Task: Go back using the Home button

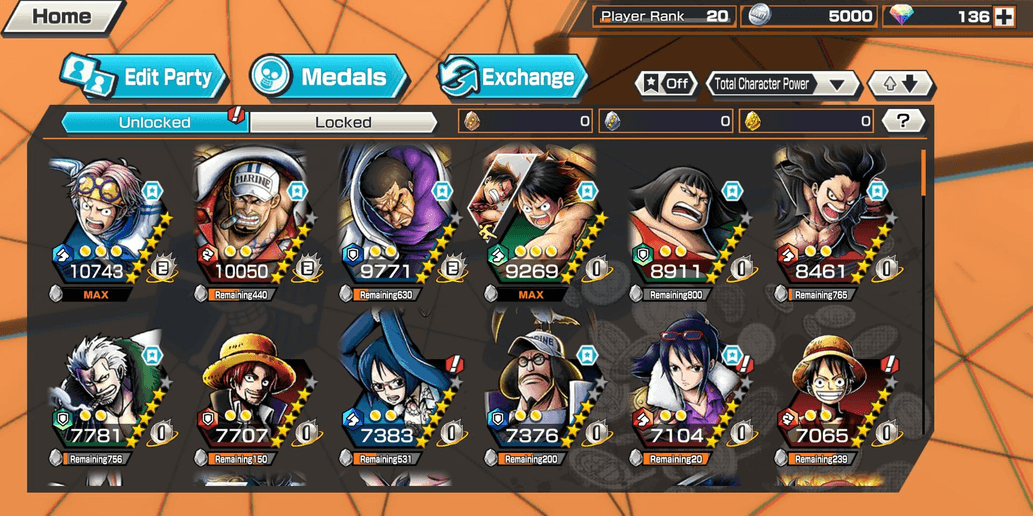Action: click(60, 16)
